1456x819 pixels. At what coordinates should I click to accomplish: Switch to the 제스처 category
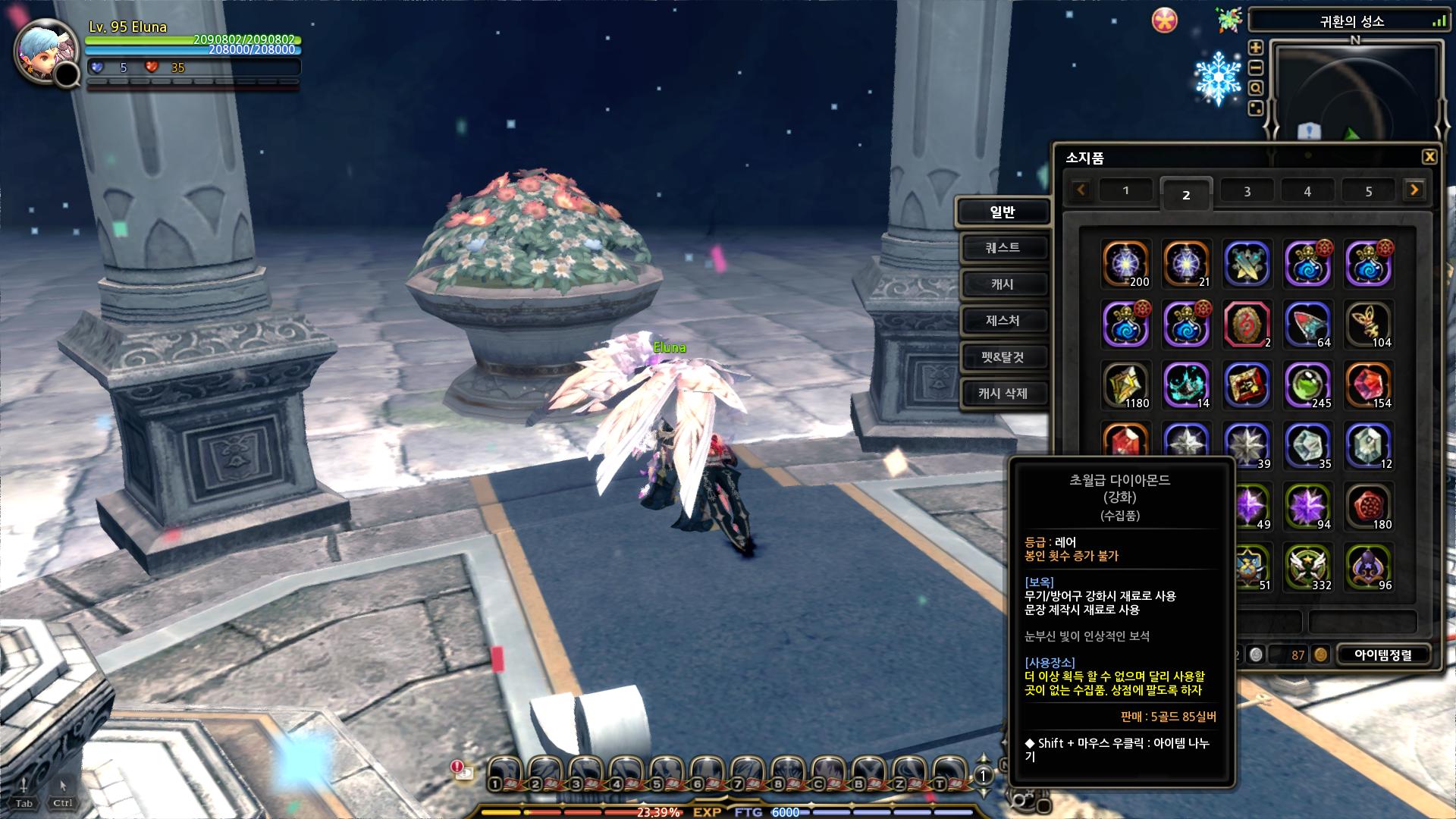tap(1003, 321)
